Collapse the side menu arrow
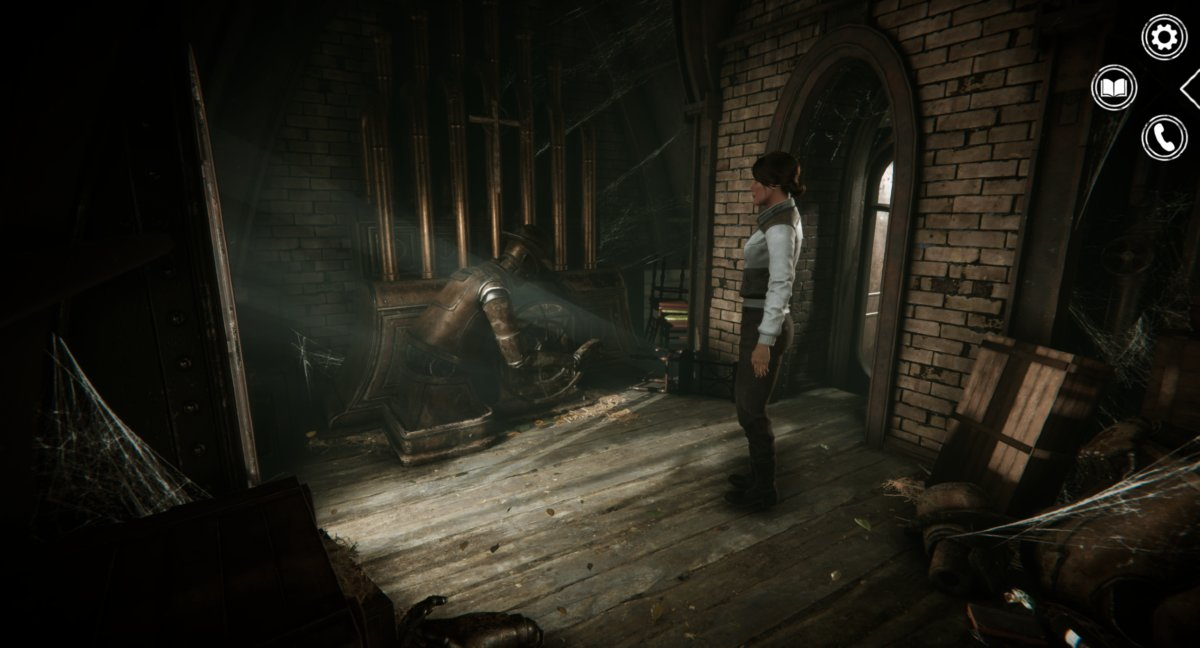This screenshot has width=1200, height=648. pyautogui.click(x=1191, y=89)
